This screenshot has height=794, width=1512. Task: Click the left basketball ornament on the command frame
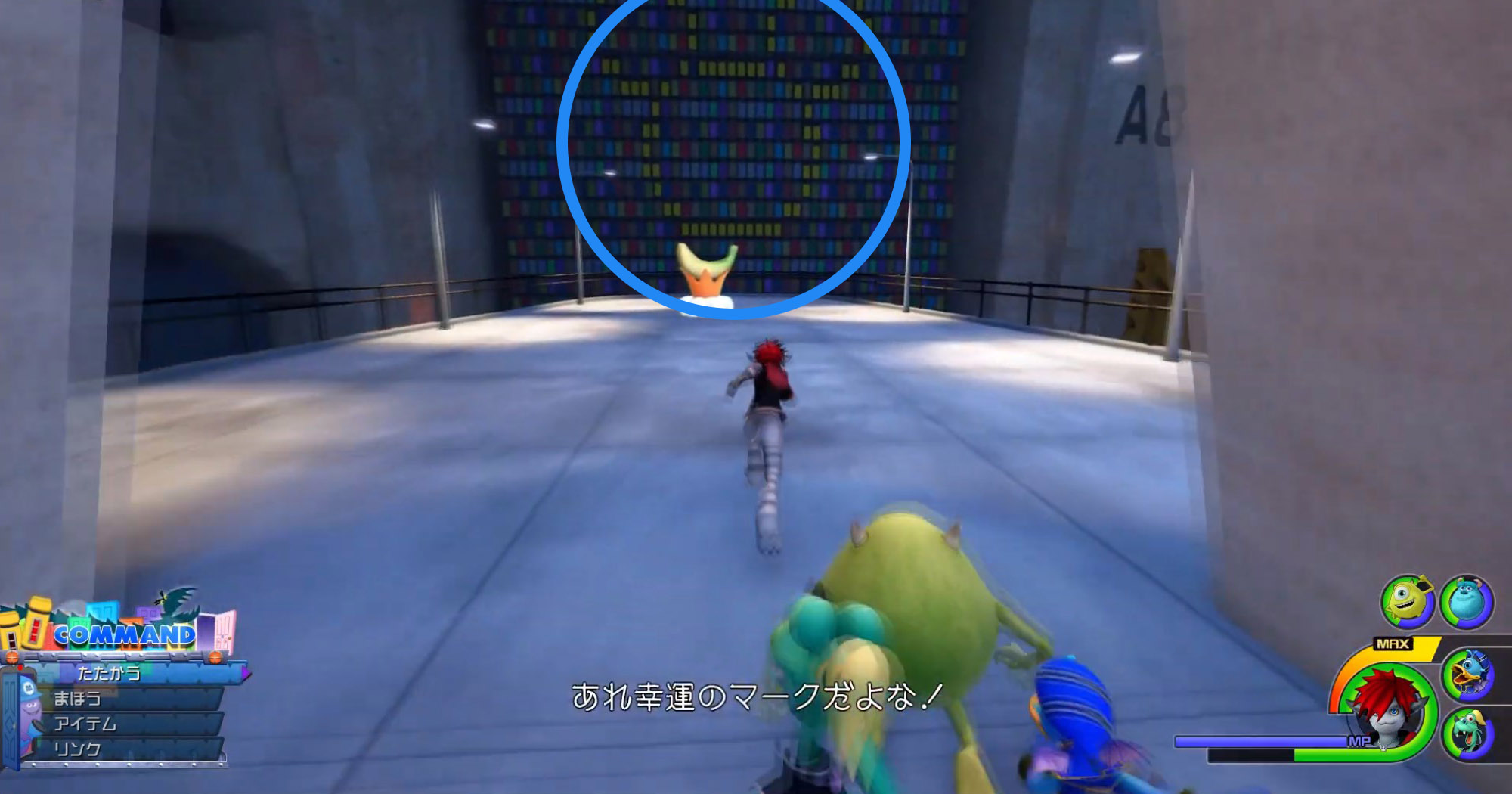pos(11,657)
